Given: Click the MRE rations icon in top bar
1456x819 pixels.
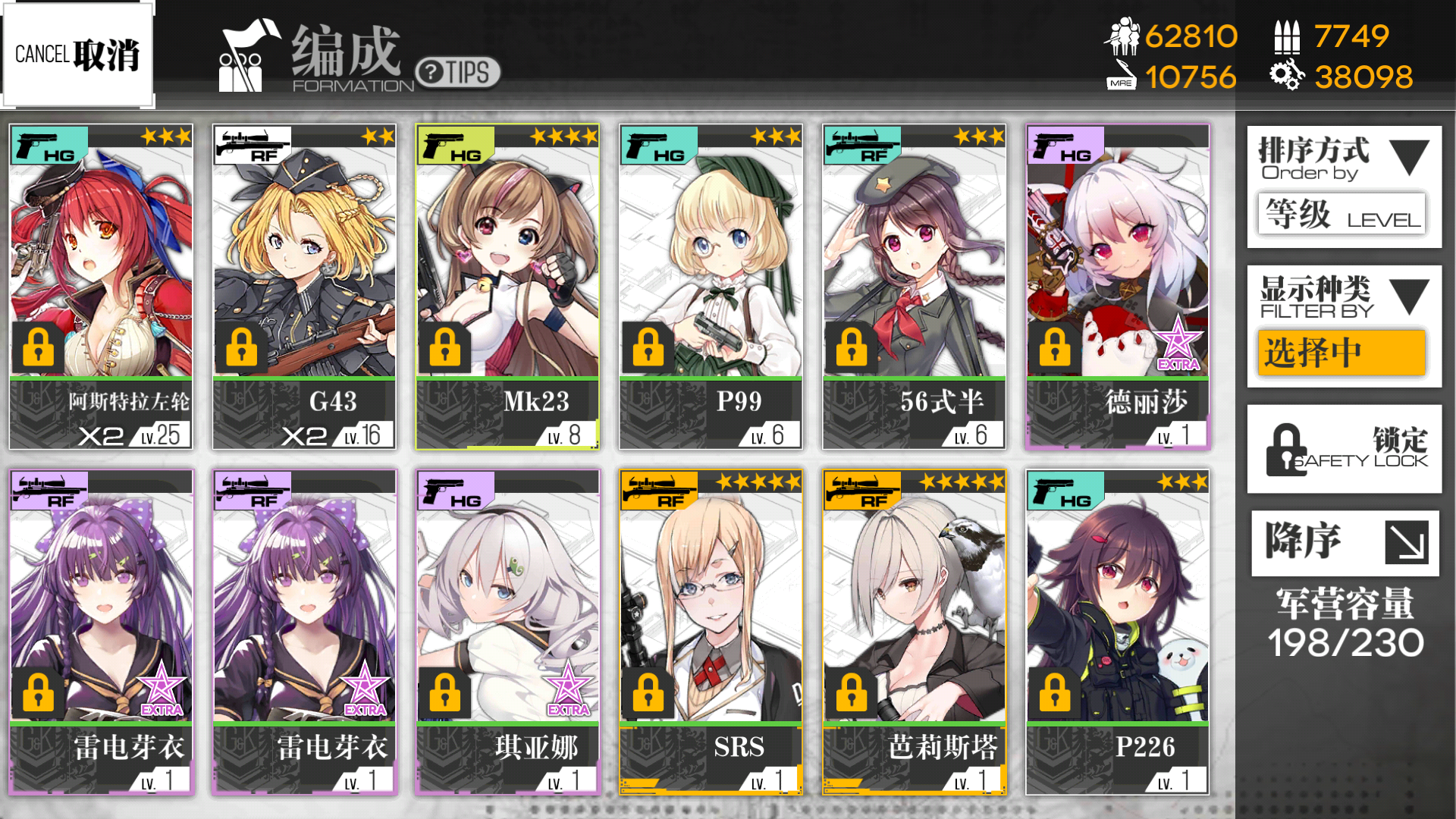Looking at the screenshot, I should [x=1120, y=77].
